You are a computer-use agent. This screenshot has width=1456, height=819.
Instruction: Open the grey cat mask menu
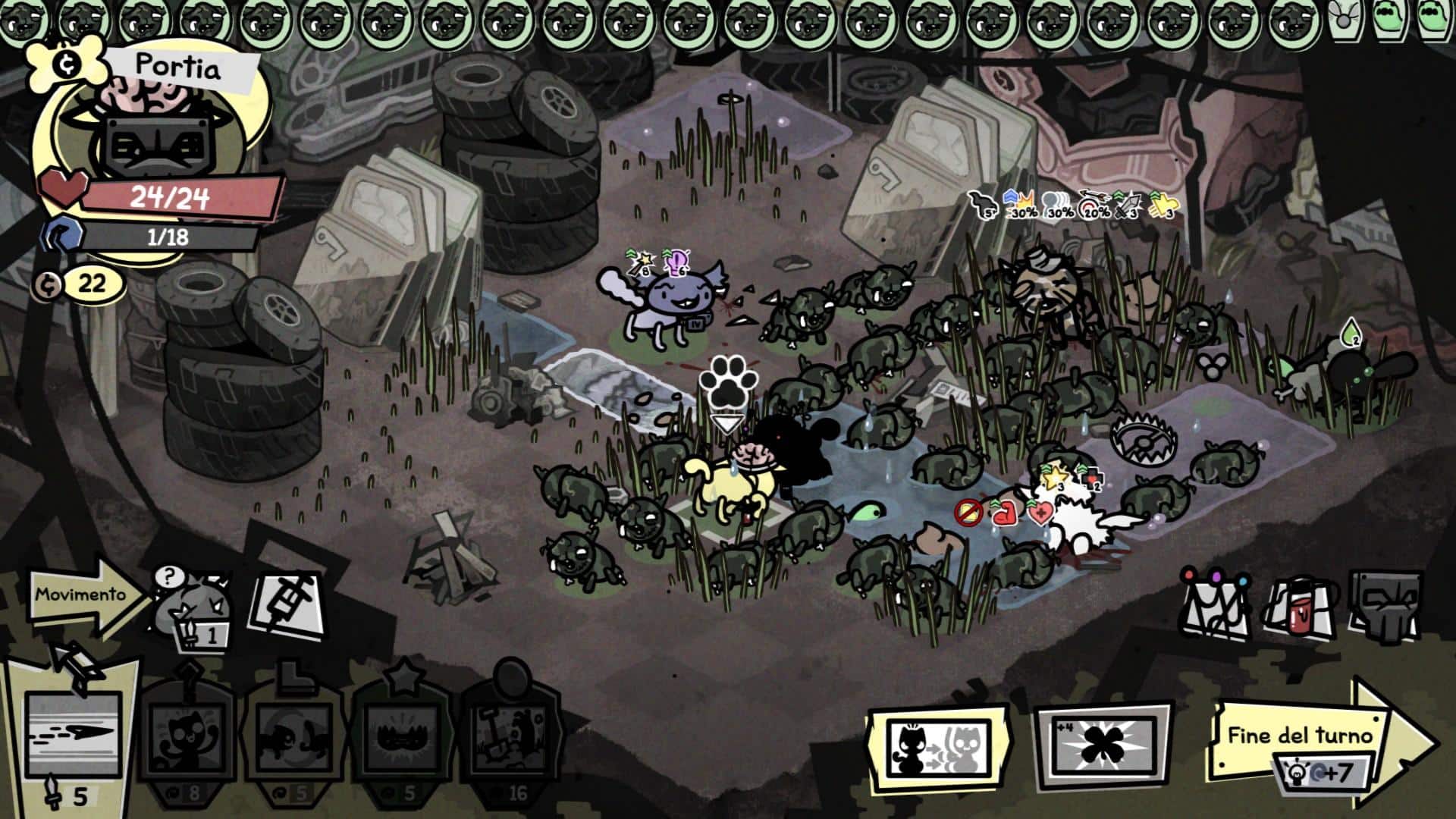tap(1384, 607)
